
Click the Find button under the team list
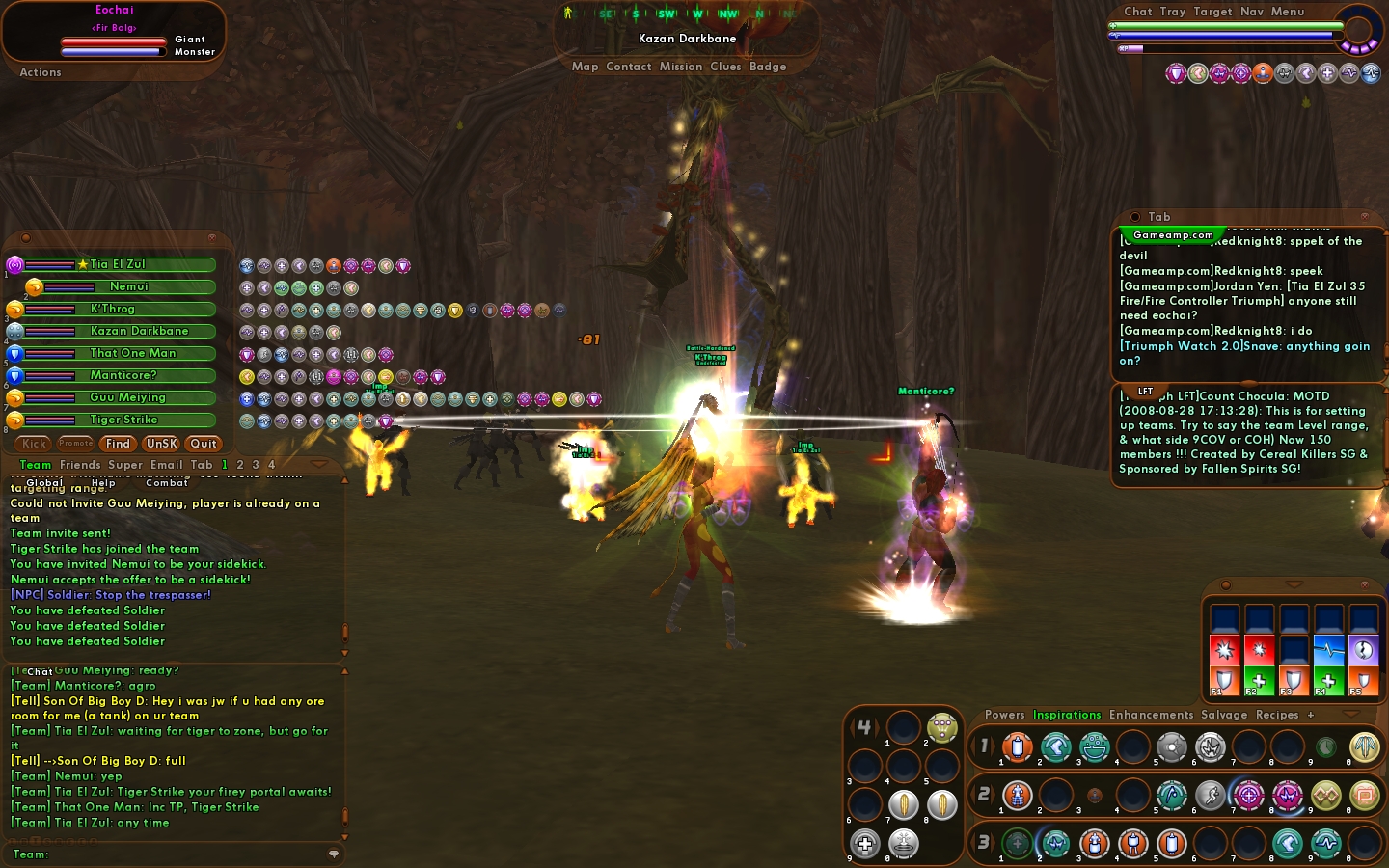pyautogui.click(x=118, y=444)
